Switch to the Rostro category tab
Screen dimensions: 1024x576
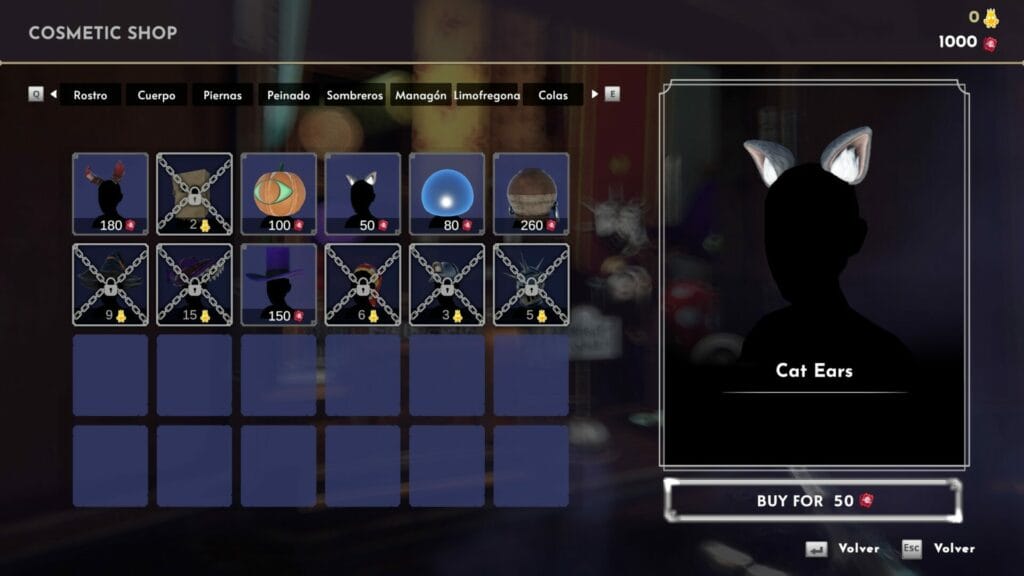(x=90, y=95)
